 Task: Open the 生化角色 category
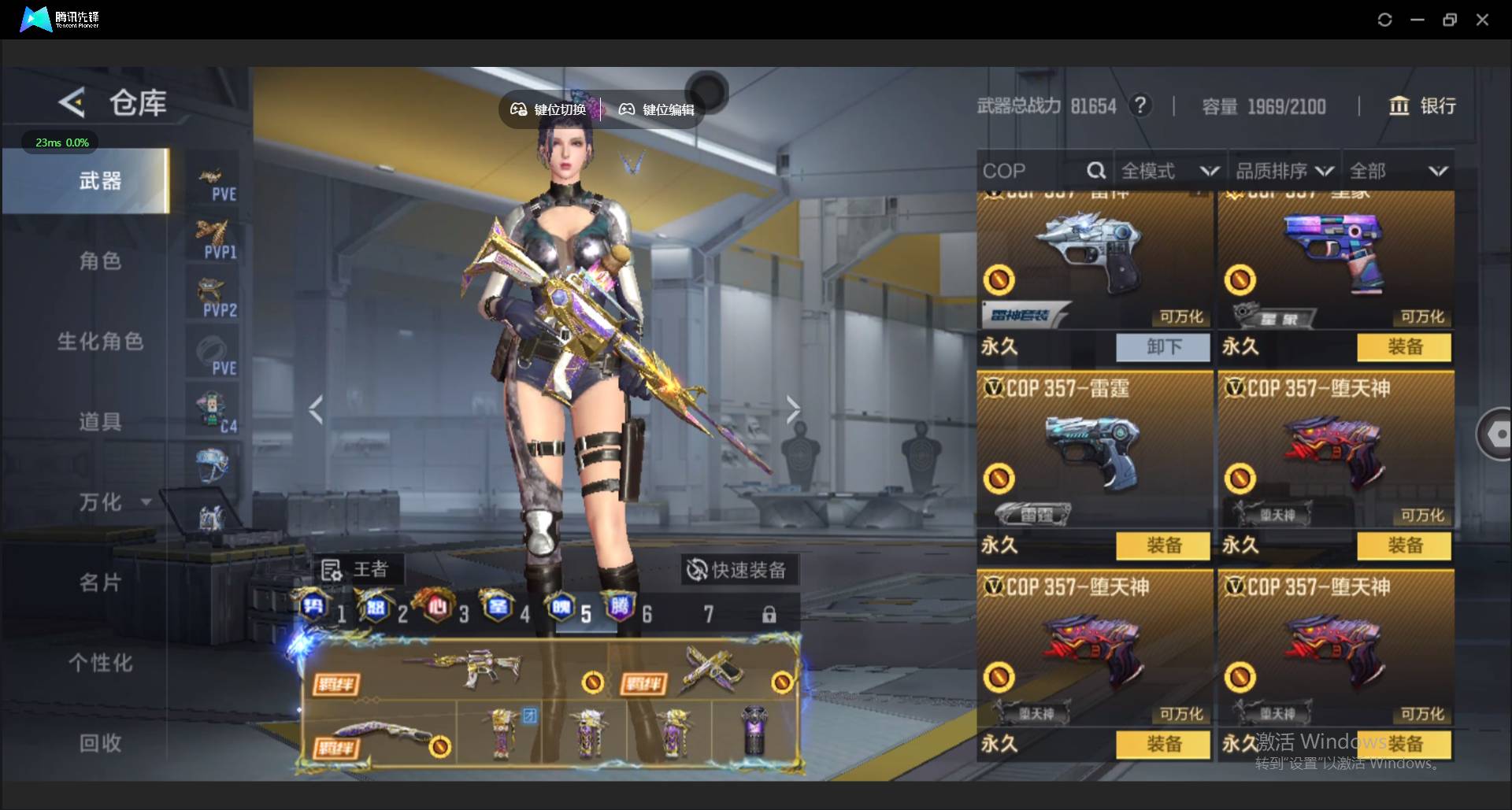(x=100, y=342)
